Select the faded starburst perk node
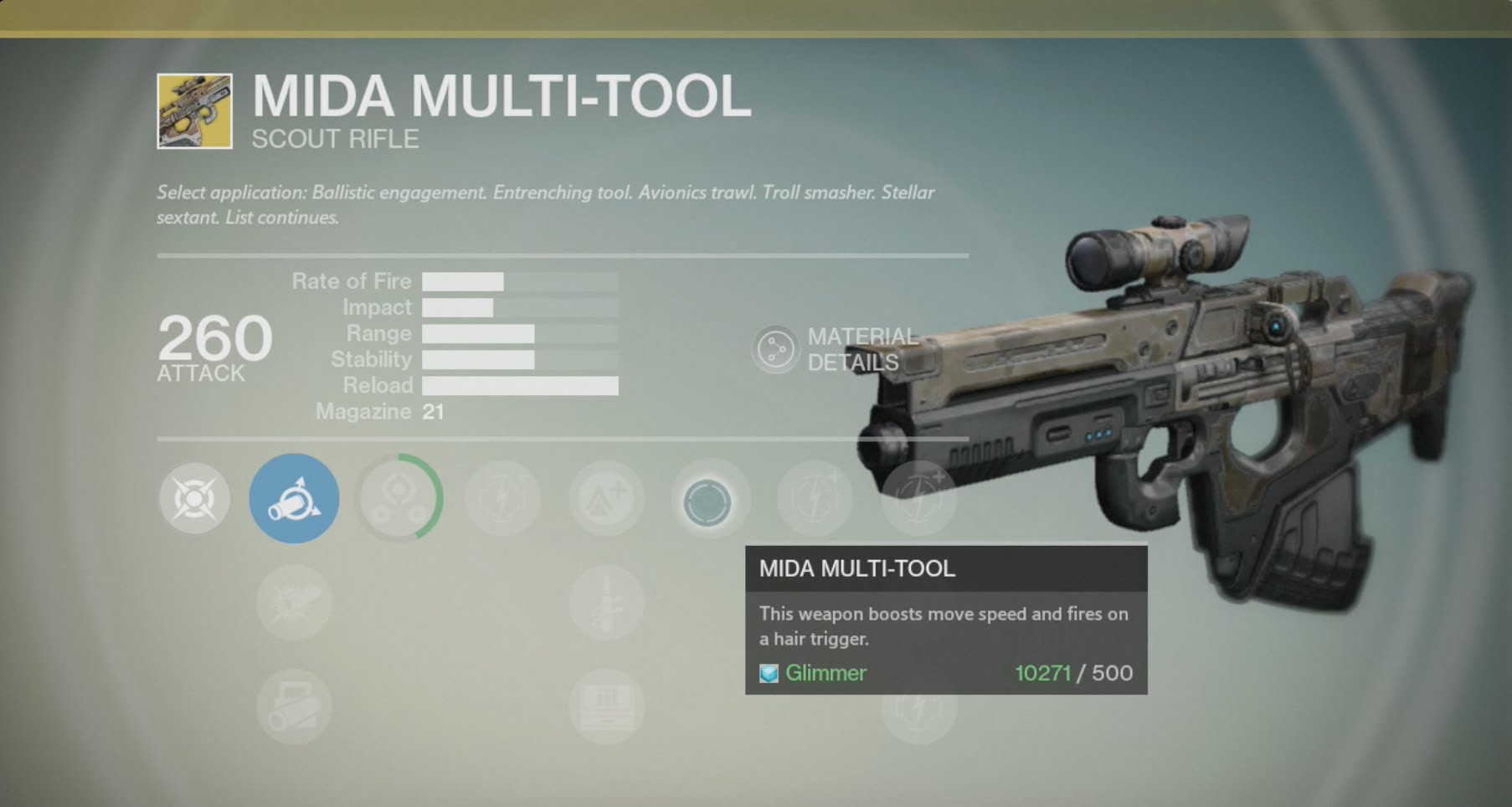 tap(294, 603)
